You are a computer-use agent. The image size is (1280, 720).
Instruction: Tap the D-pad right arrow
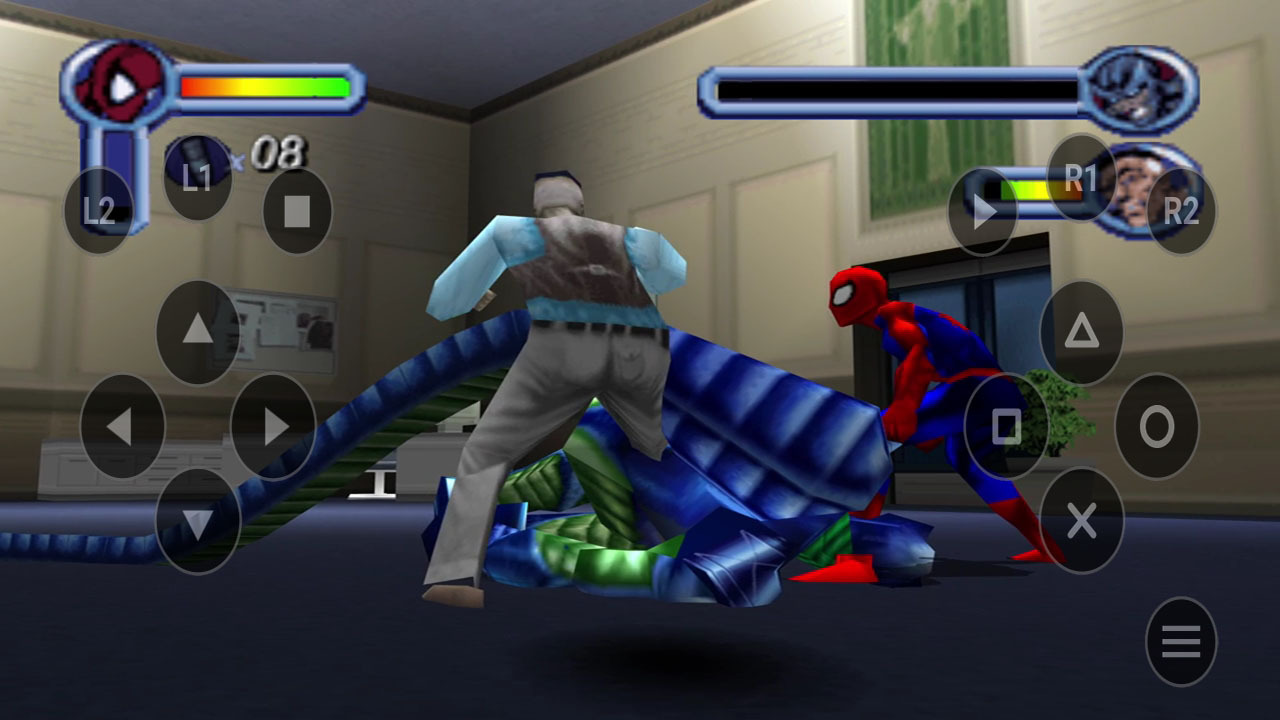(273, 426)
